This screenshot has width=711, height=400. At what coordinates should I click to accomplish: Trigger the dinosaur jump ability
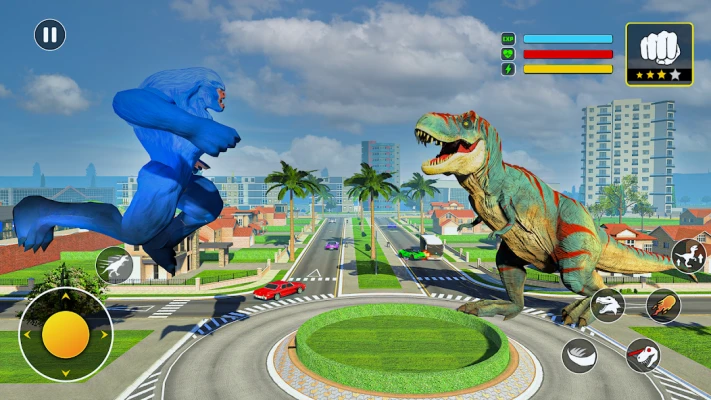point(686,257)
